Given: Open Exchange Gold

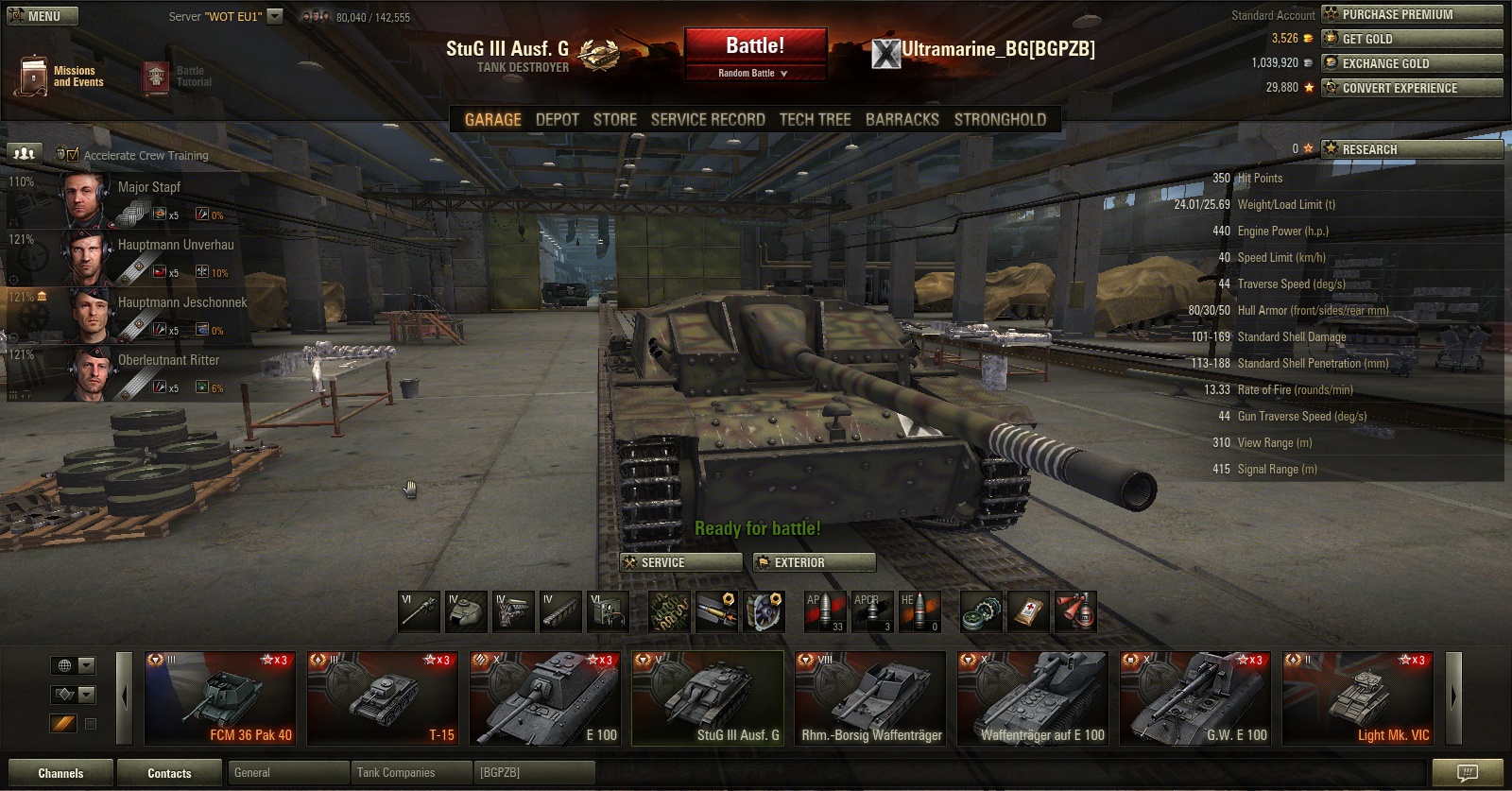Looking at the screenshot, I should [1412, 63].
